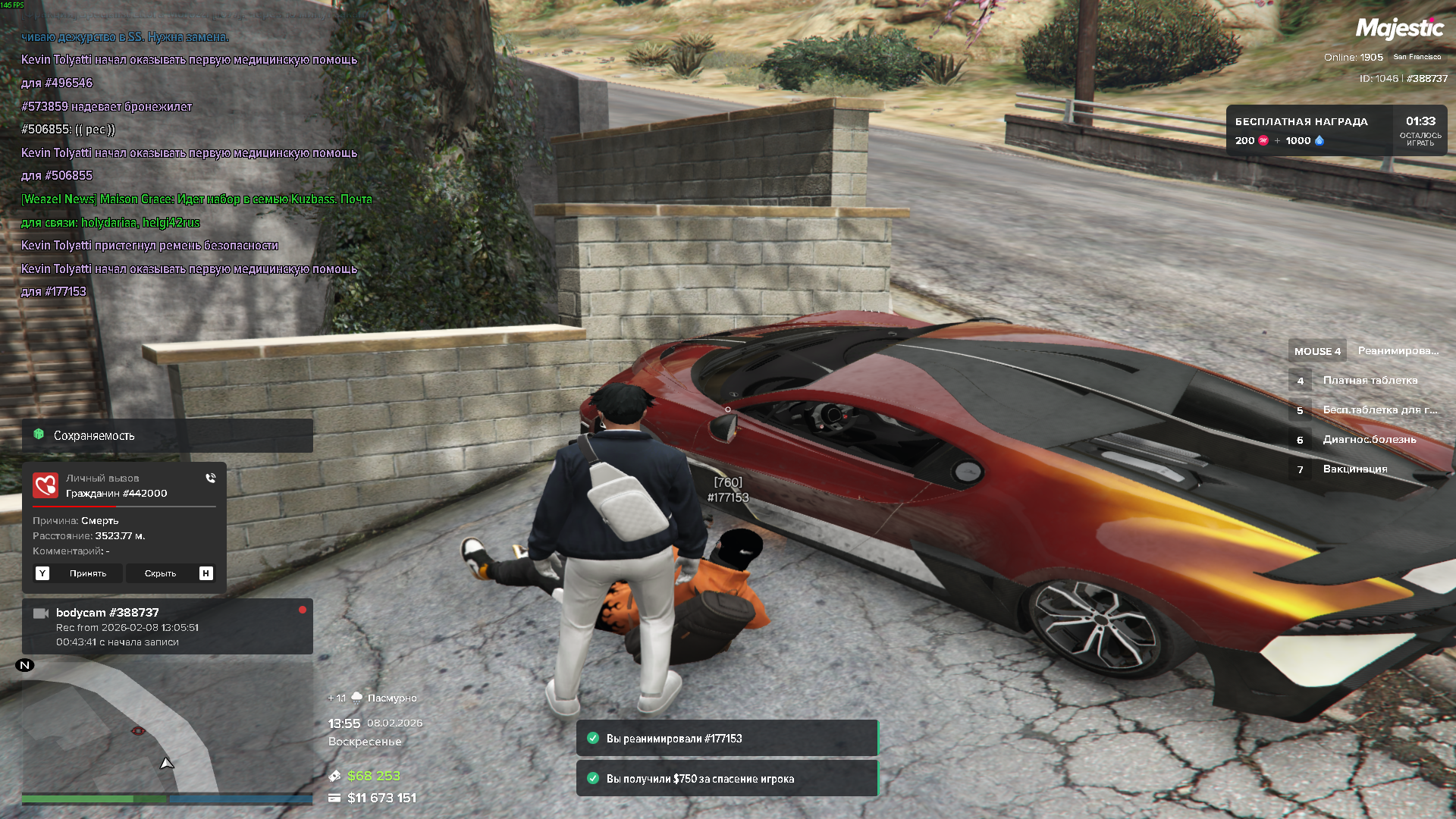Viewport: 1456px width, 819px height.
Task: Click the Вы реанимировали #177153 notification
Action: click(x=726, y=739)
